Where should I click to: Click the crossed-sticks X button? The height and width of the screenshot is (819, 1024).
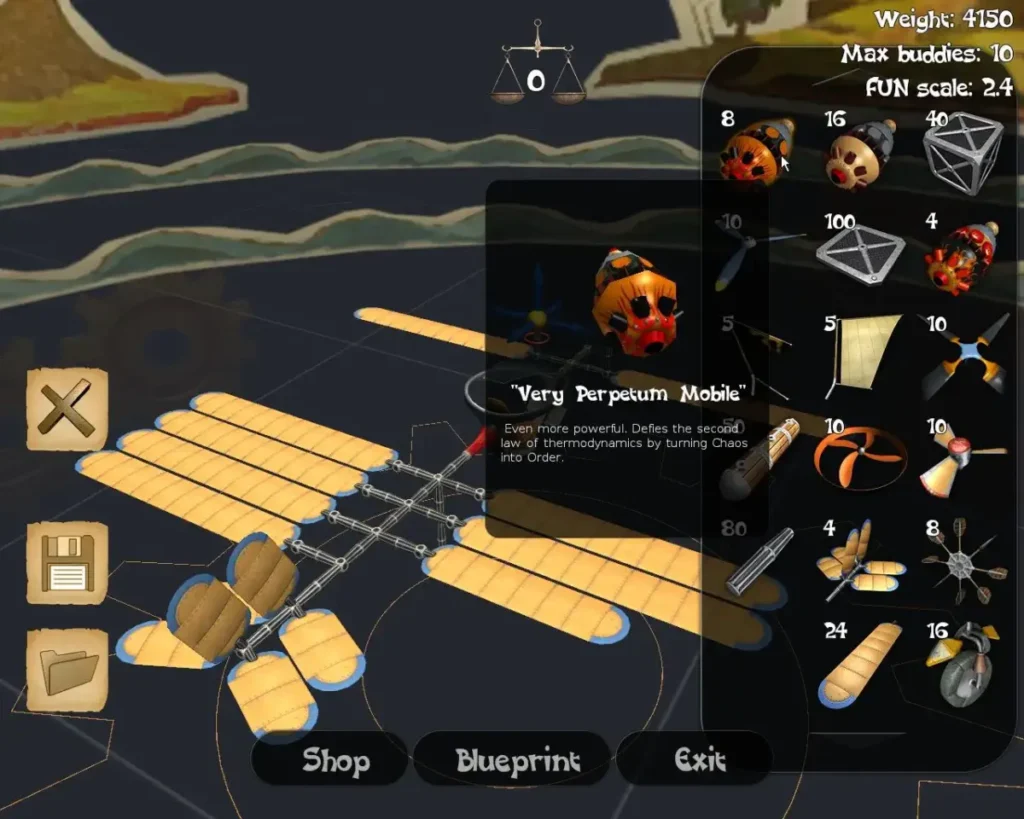click(67, 410)
